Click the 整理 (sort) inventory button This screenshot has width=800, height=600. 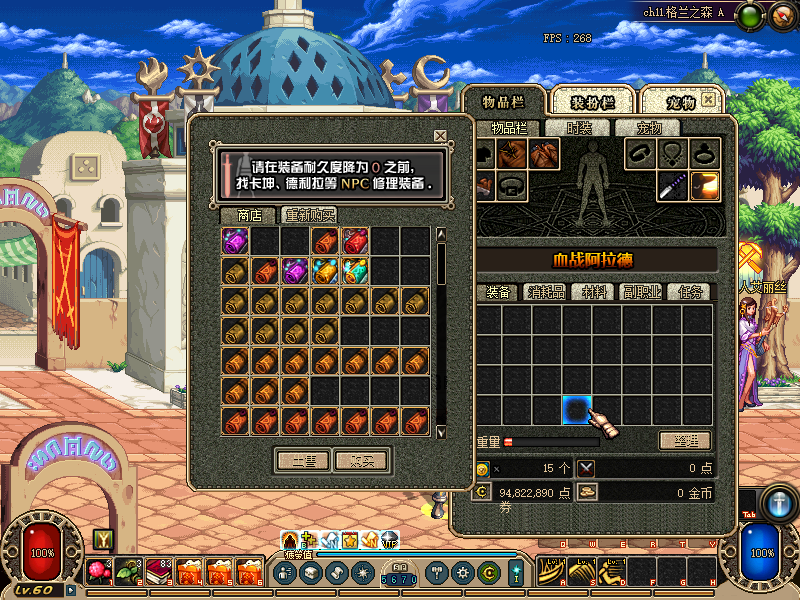(x=686, y=441)
